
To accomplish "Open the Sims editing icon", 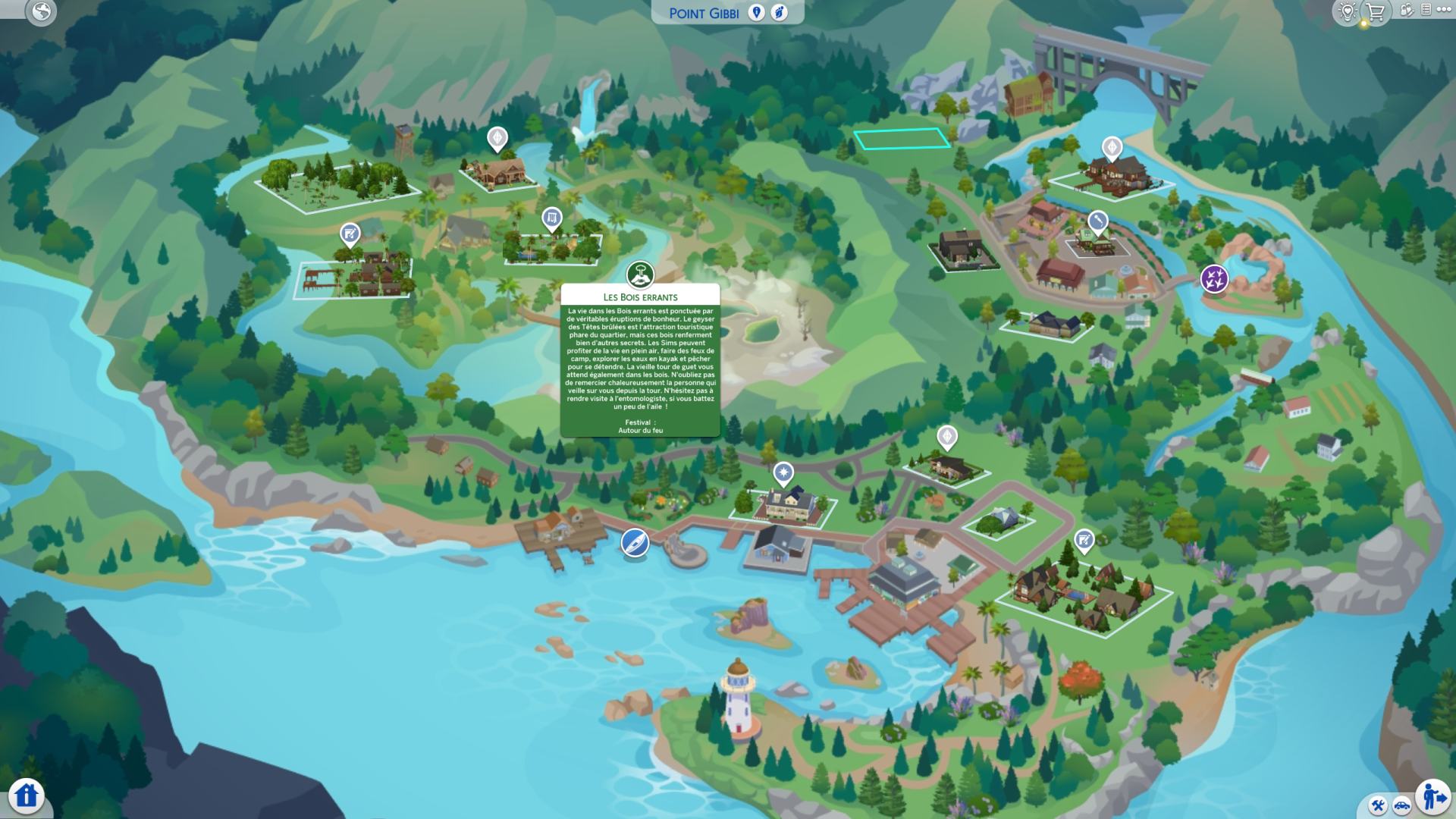I will pos(1407,11).
